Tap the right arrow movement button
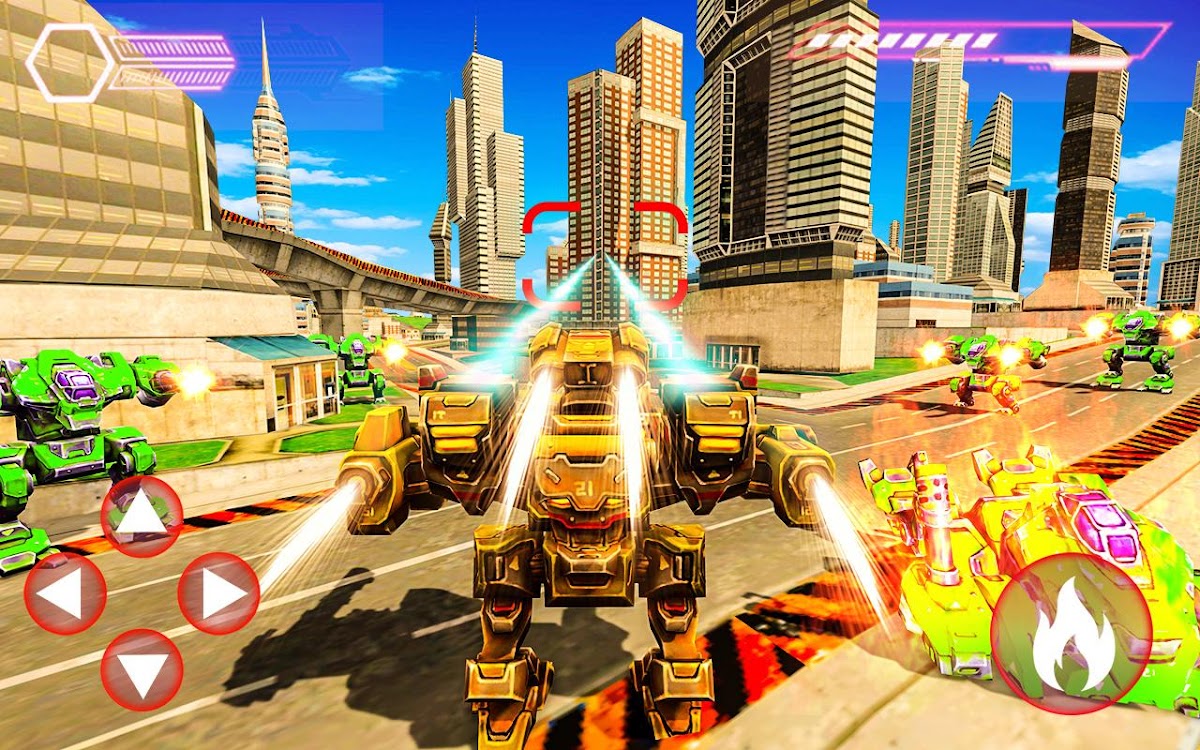This screenshot has height=750, width=1200. tap(219, 593)
